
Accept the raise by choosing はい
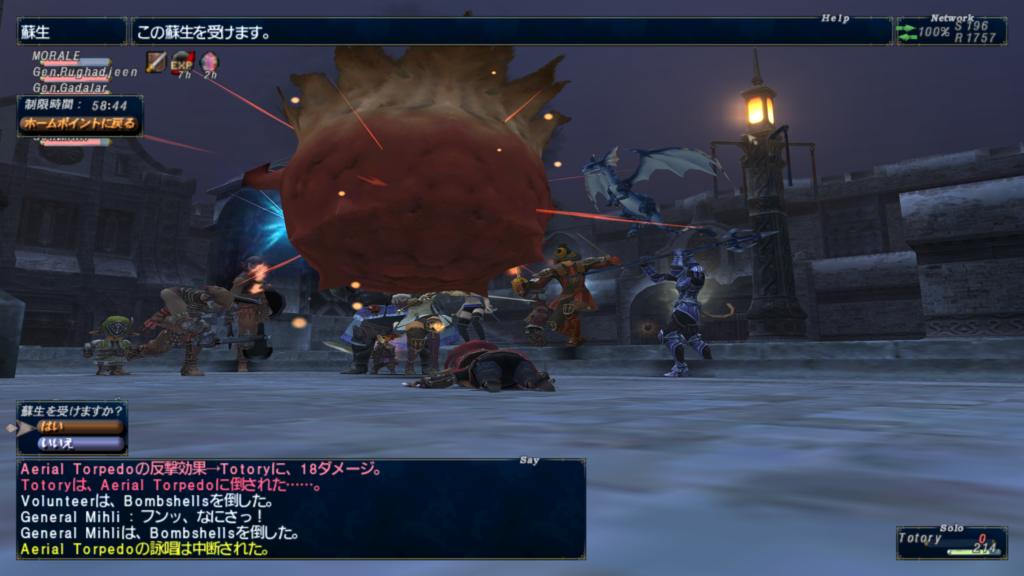[x=79, y=426]
